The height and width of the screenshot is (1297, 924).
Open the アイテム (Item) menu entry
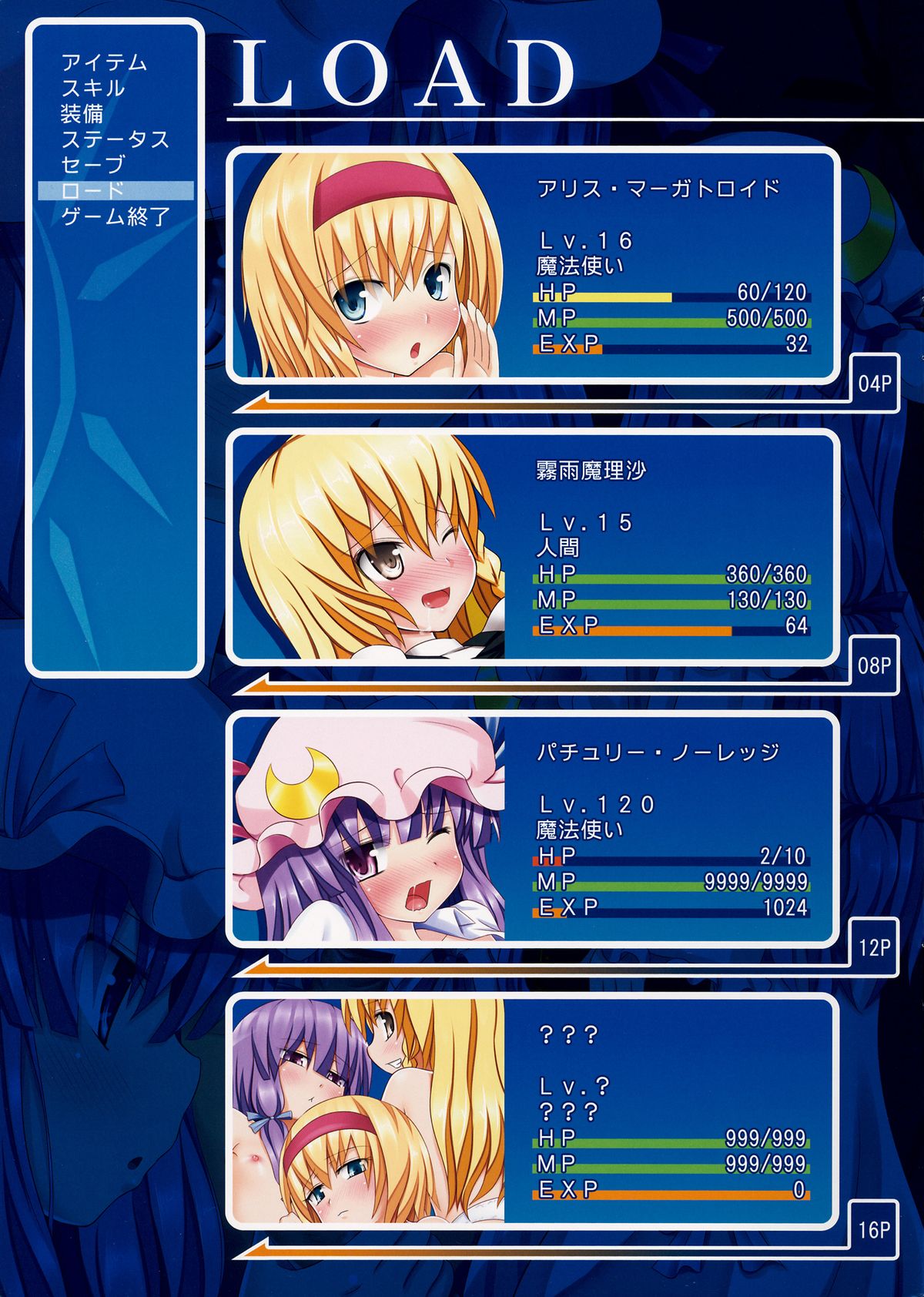click(104, 62)
